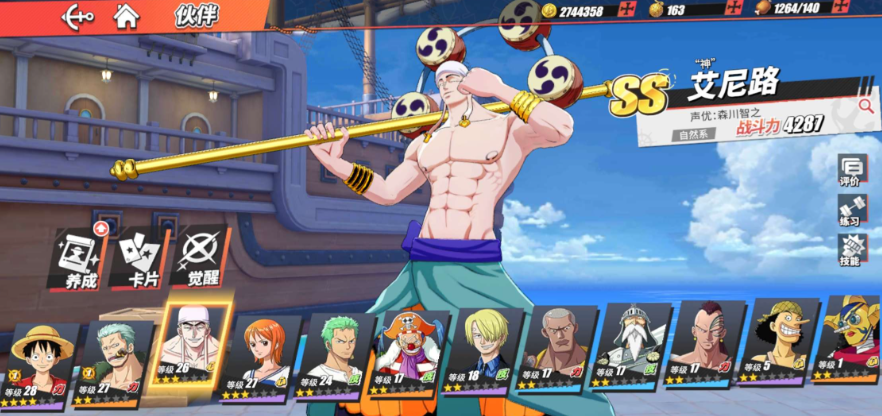
Task: Return to the home screen
Action: point(126,16)
